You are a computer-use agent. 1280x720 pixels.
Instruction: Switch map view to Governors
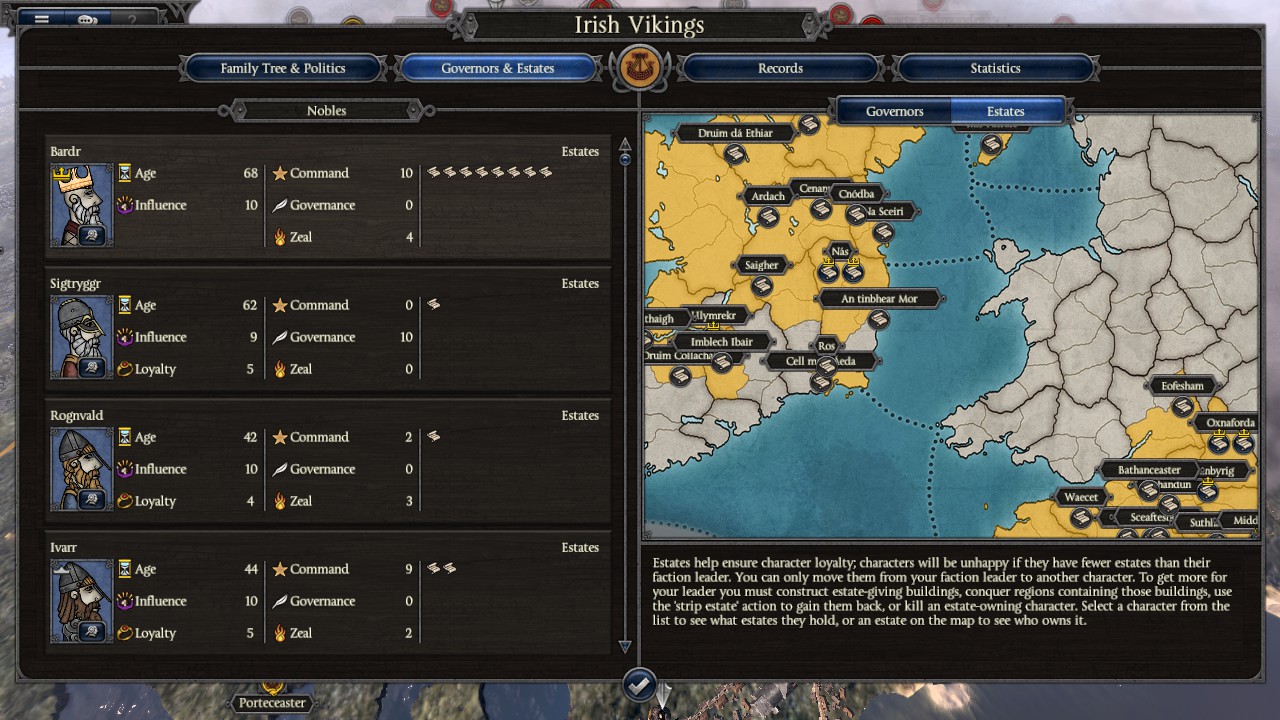(894, 111)
